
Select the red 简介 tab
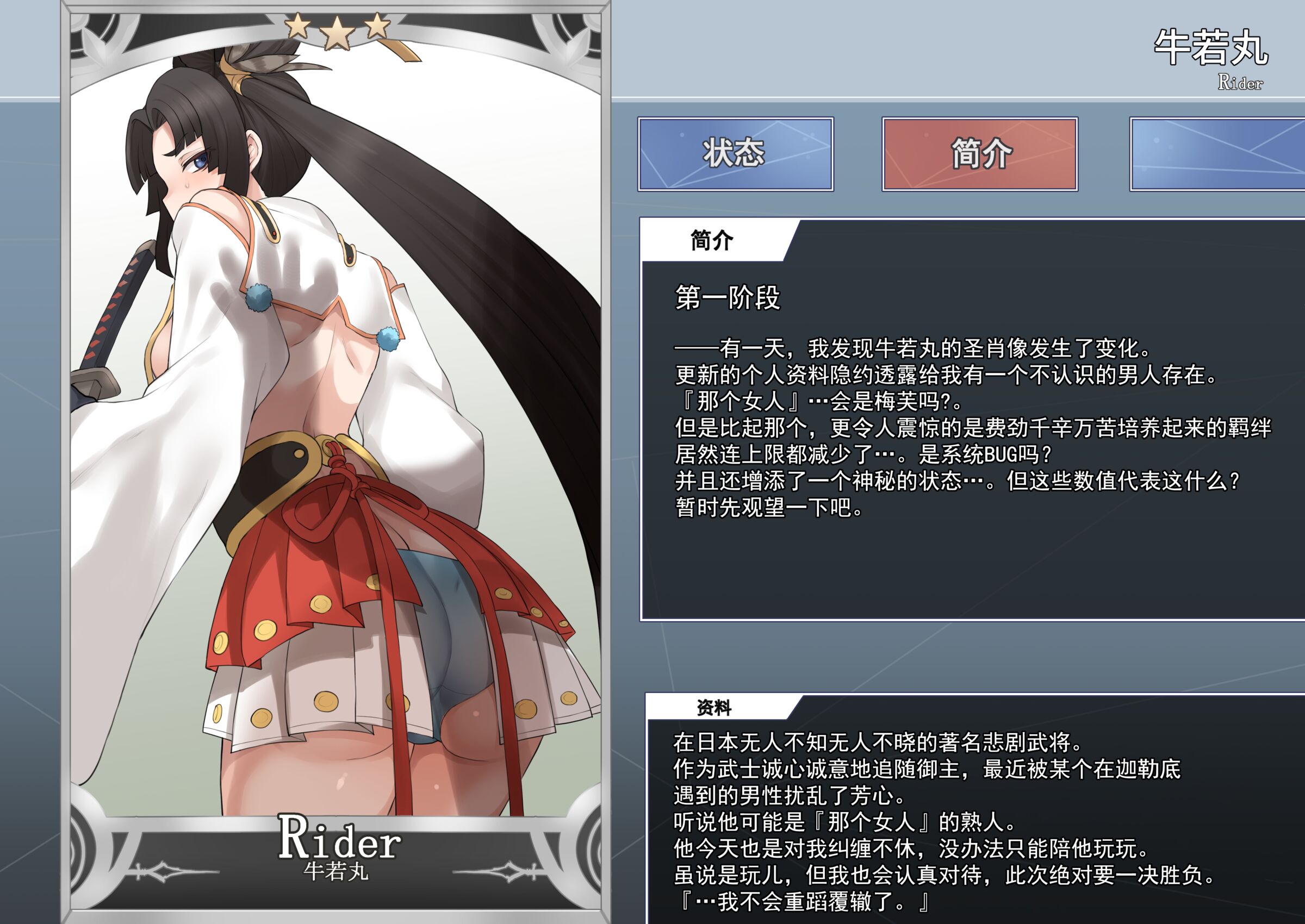(979, 154)
